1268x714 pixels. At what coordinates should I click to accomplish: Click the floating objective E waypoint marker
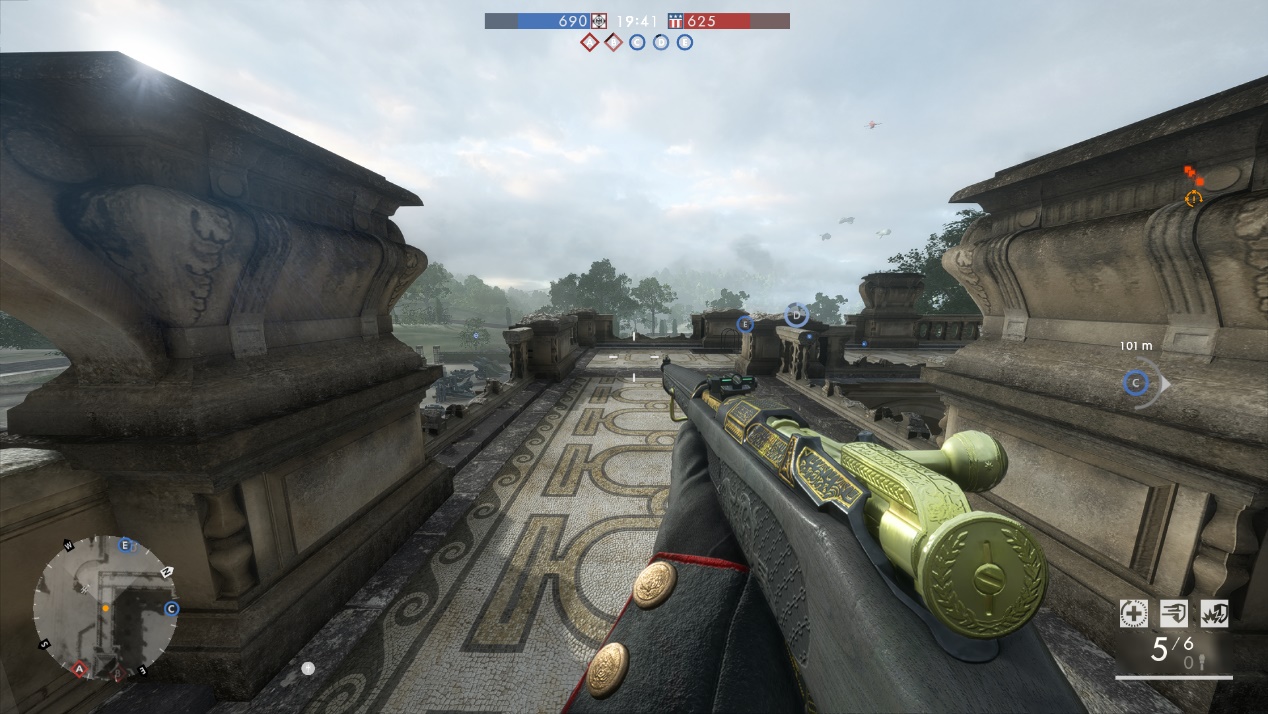(x=744, y=324)
